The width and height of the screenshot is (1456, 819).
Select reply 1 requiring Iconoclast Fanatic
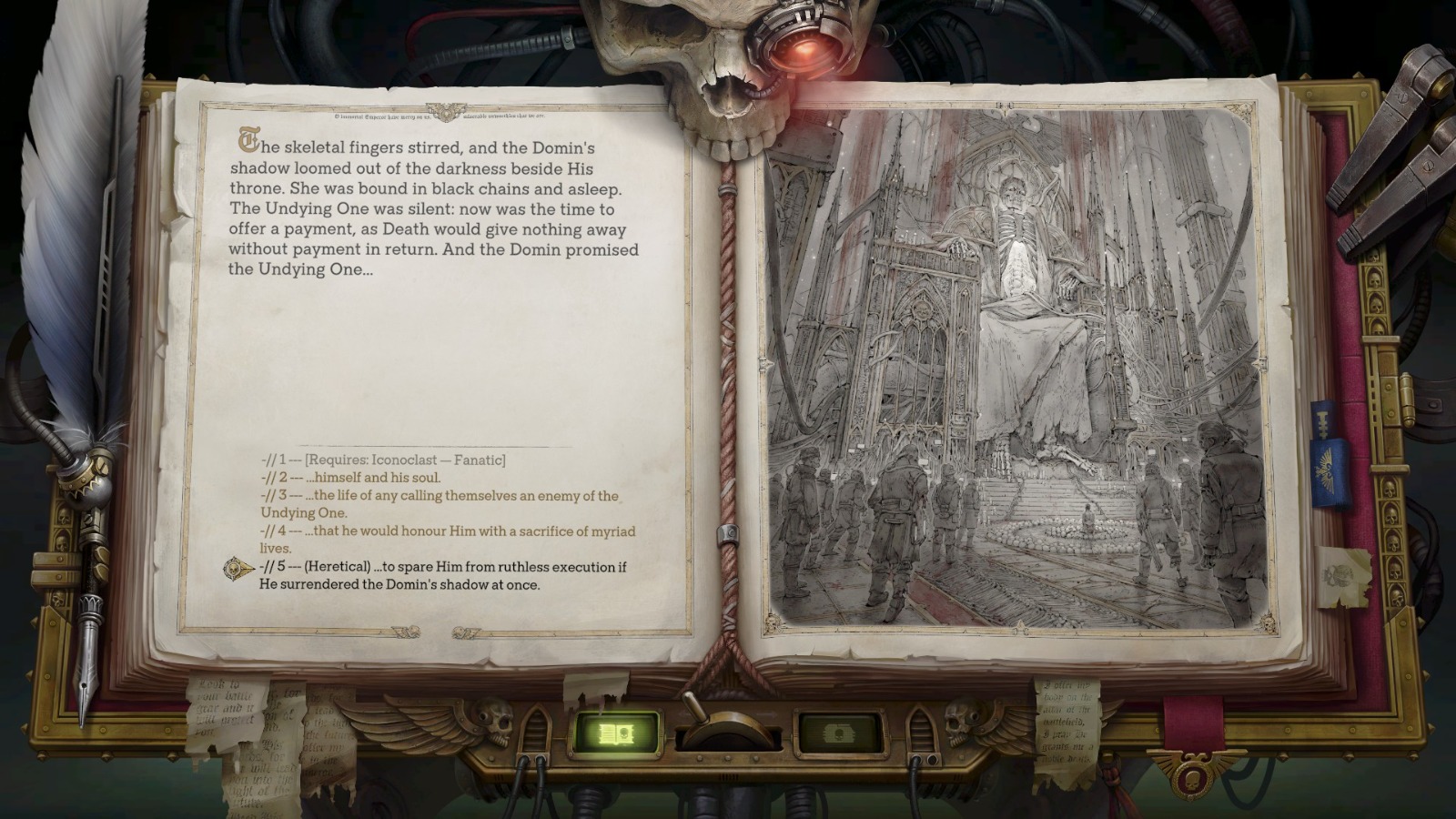382,460
